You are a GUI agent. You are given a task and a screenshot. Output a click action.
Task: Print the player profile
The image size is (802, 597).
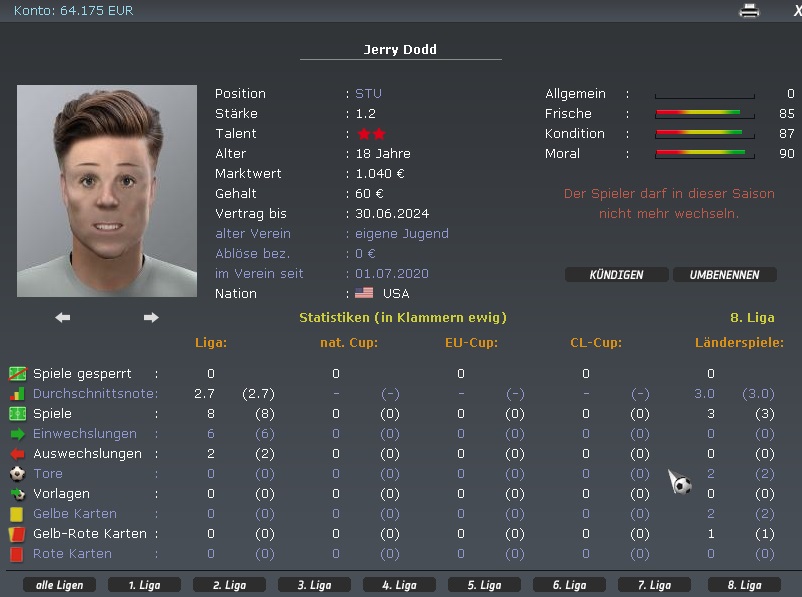pyautogui.click(x=749, y=11)
